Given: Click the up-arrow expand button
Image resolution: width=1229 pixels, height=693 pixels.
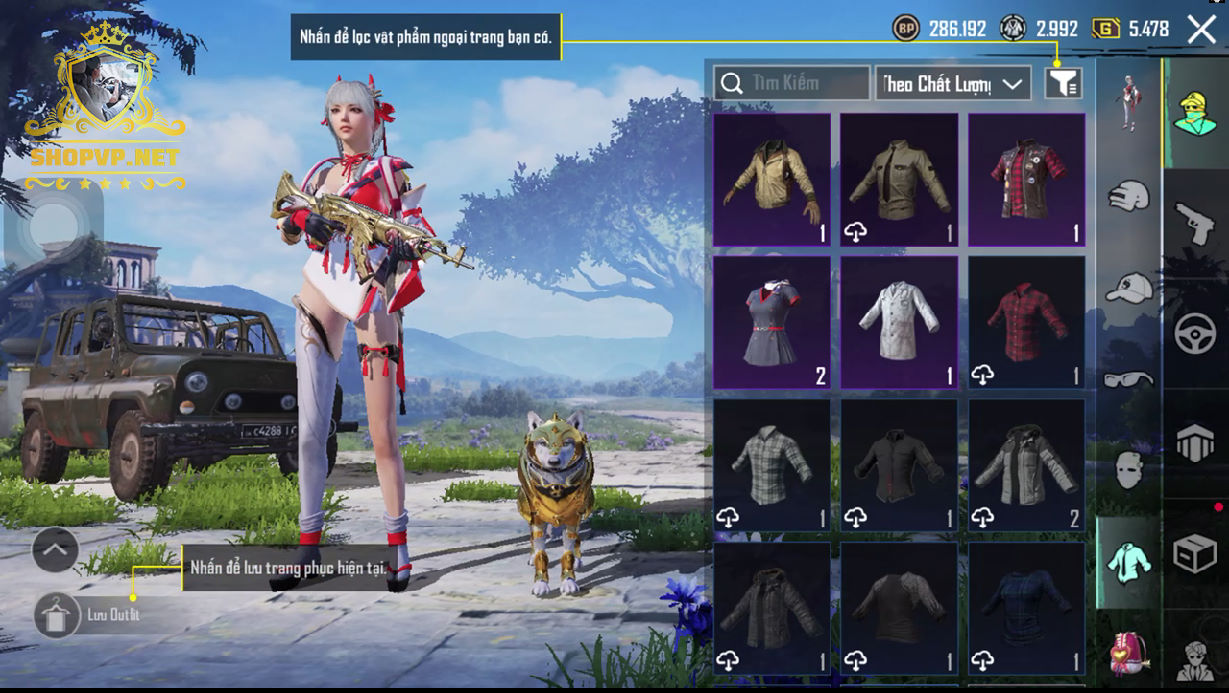Looking at the screenshot, I should point(56,549).
